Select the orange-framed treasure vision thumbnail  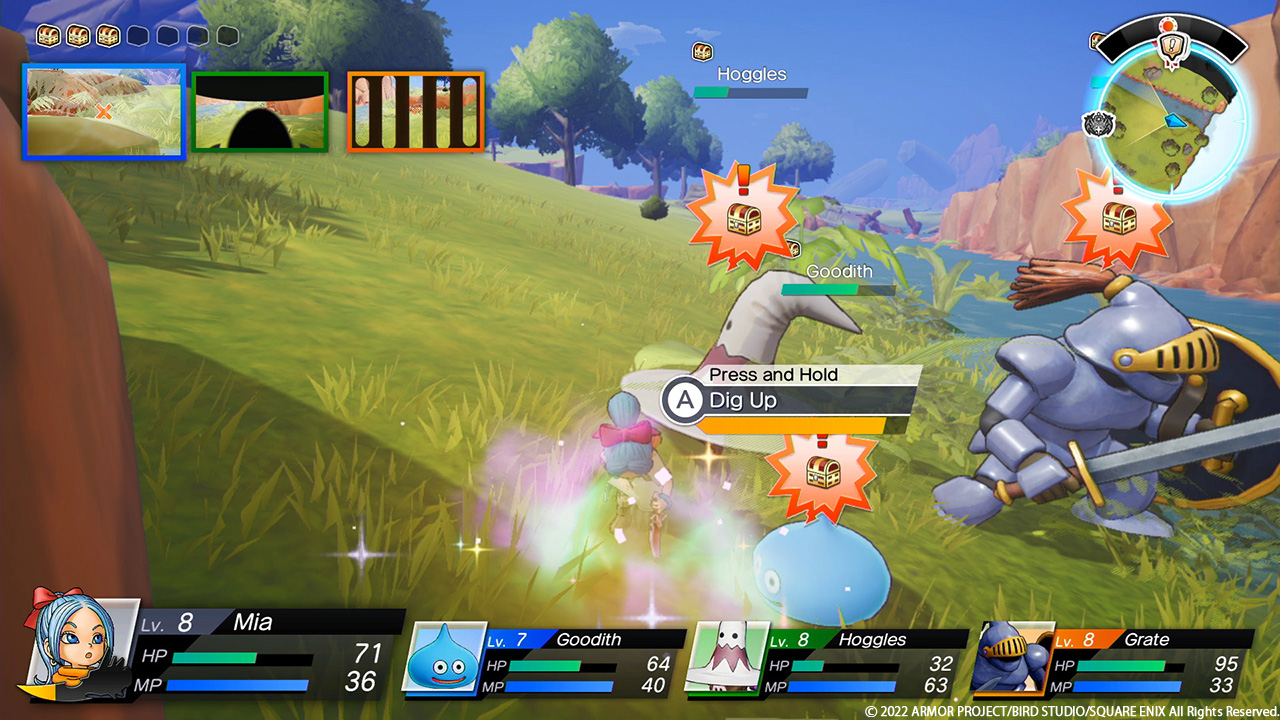click(415, 111)
